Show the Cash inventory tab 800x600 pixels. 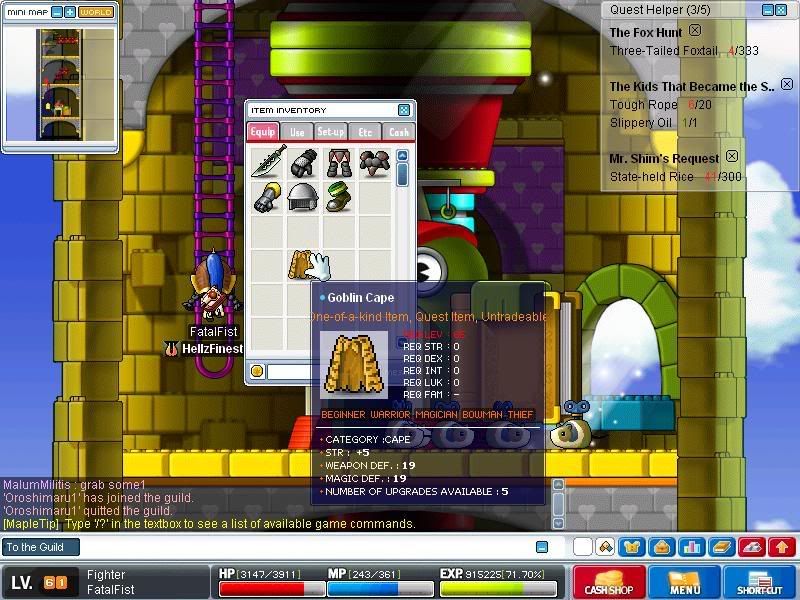coord(398,132)
